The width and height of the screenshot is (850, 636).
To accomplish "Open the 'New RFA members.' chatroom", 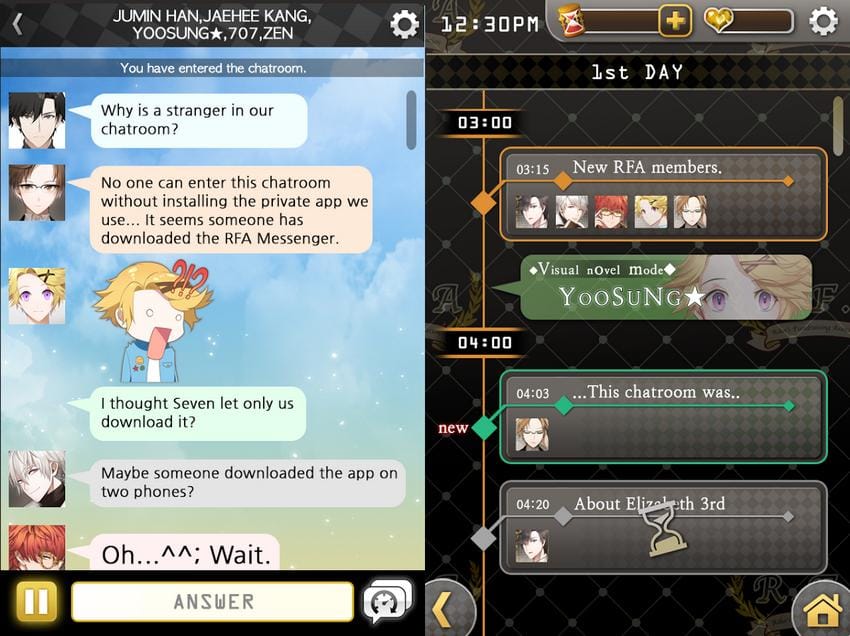I will pos(663,194).
